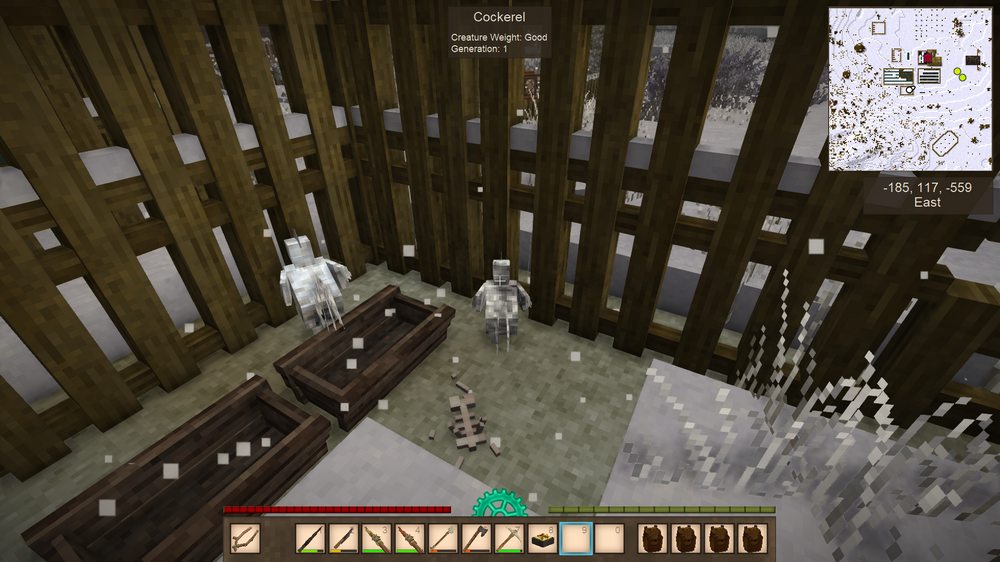Select the pickaxe hotbar slot
The image size is (1000, 562).
point(509,539)
